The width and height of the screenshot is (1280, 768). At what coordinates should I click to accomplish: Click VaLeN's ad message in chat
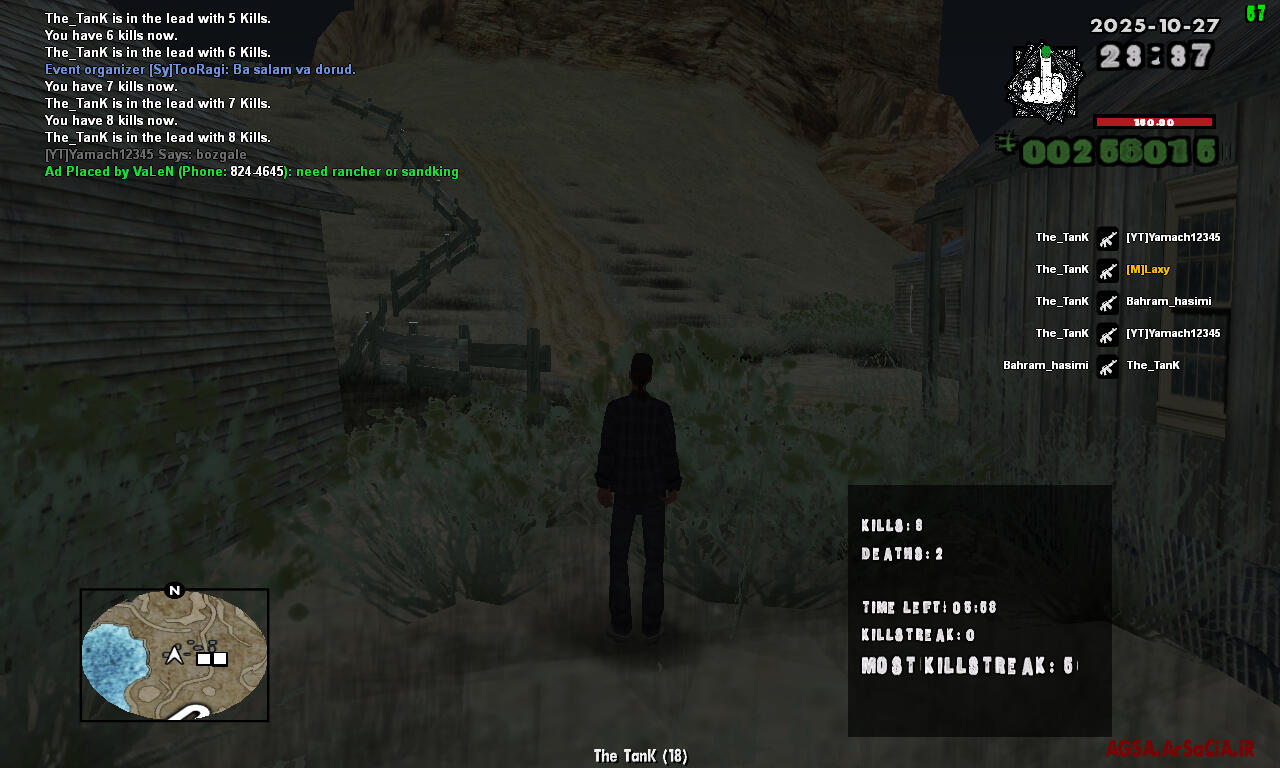251,172
